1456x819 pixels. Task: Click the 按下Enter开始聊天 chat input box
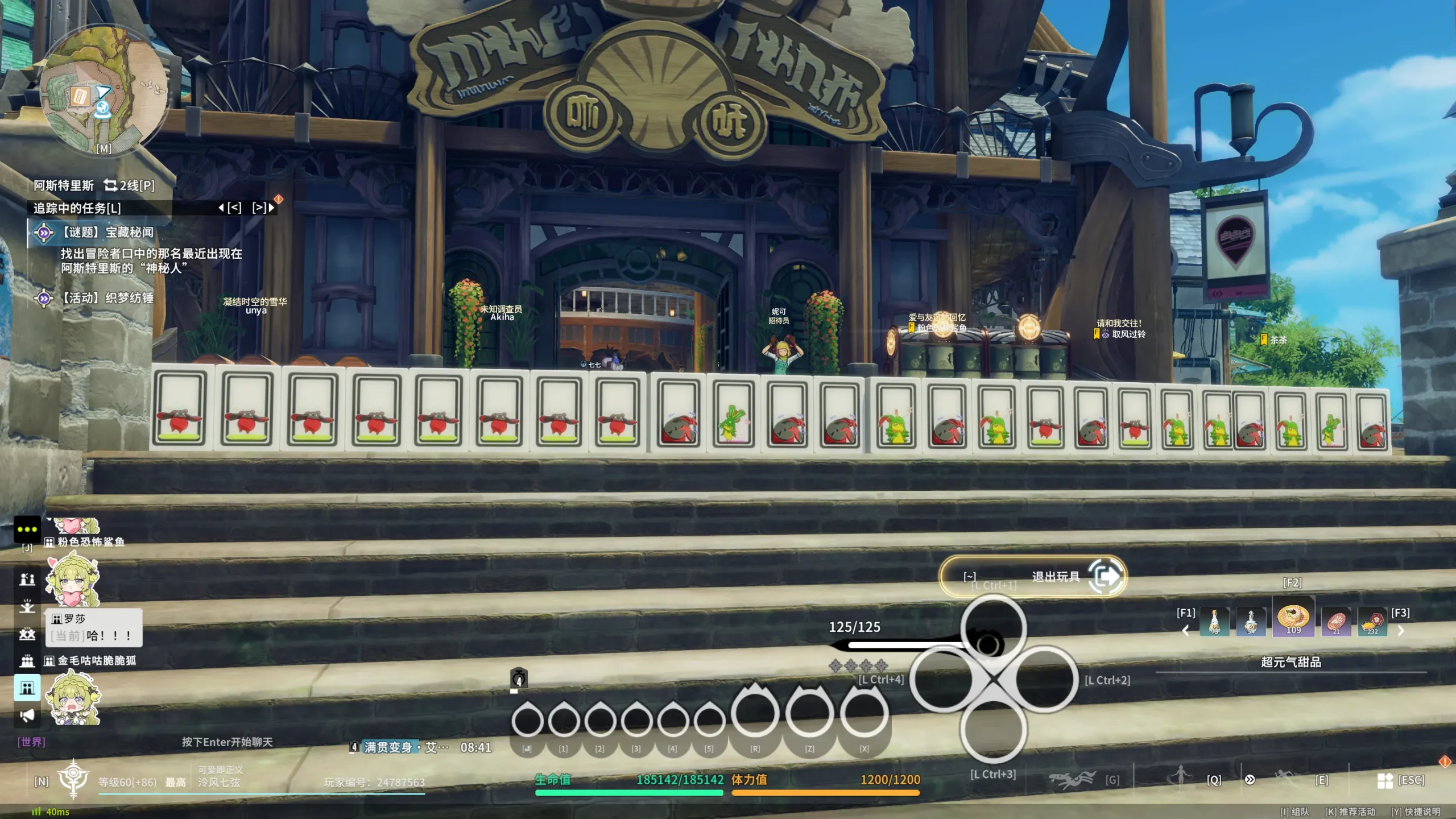click(x=227, y=742)
